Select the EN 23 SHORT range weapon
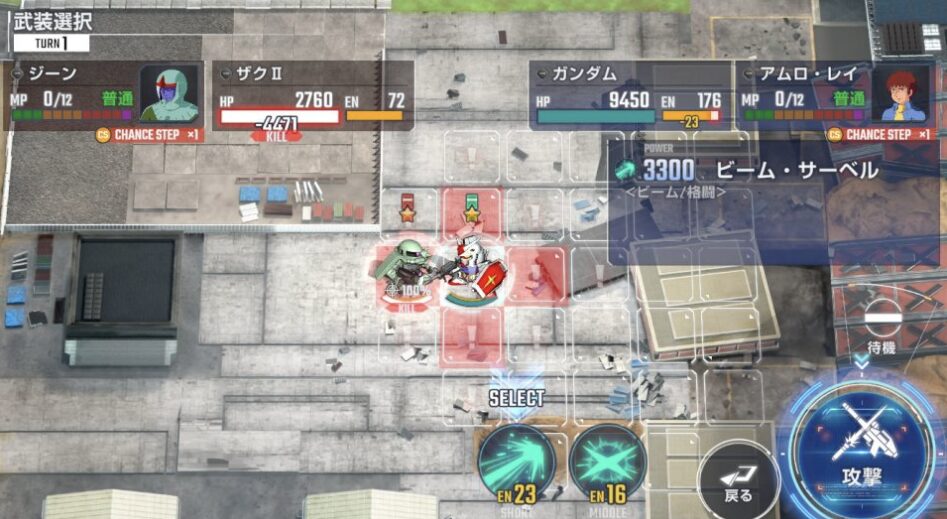947x519 pixels. click(516, 461)
